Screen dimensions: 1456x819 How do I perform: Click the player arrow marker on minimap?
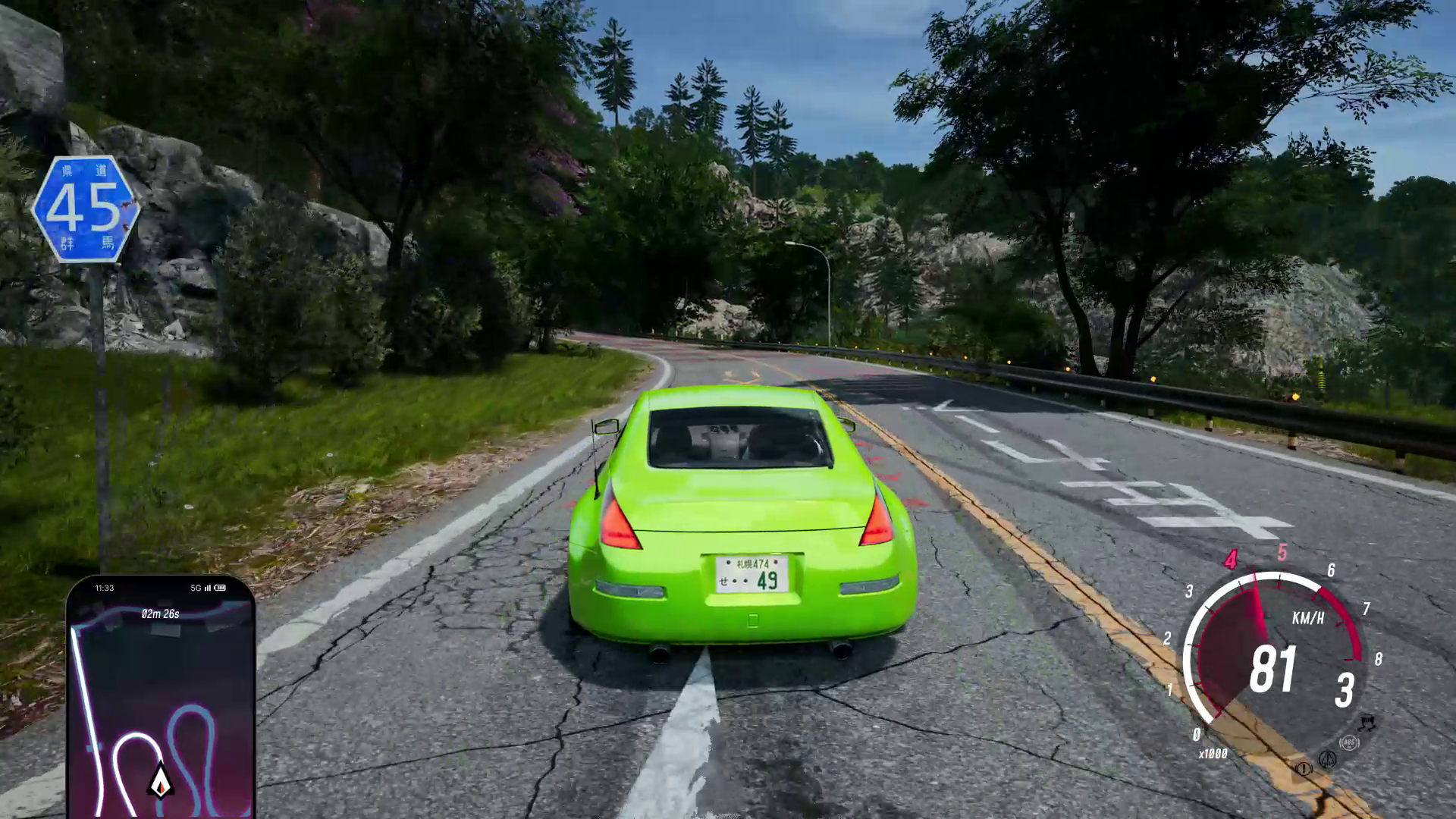point(161,781)
